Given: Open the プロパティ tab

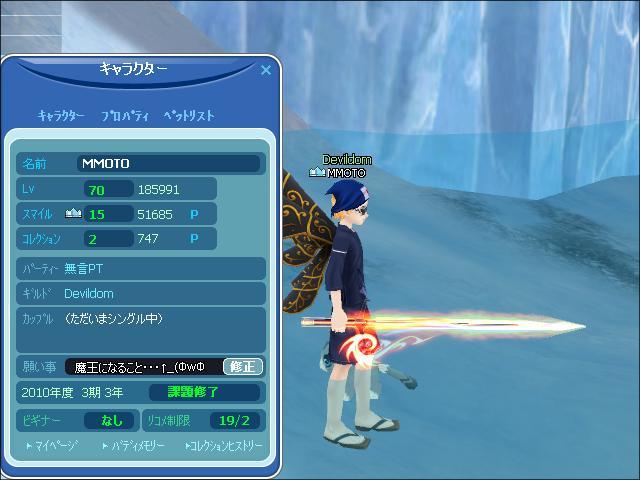Looking at the screenshot, I should pos(125,116).
